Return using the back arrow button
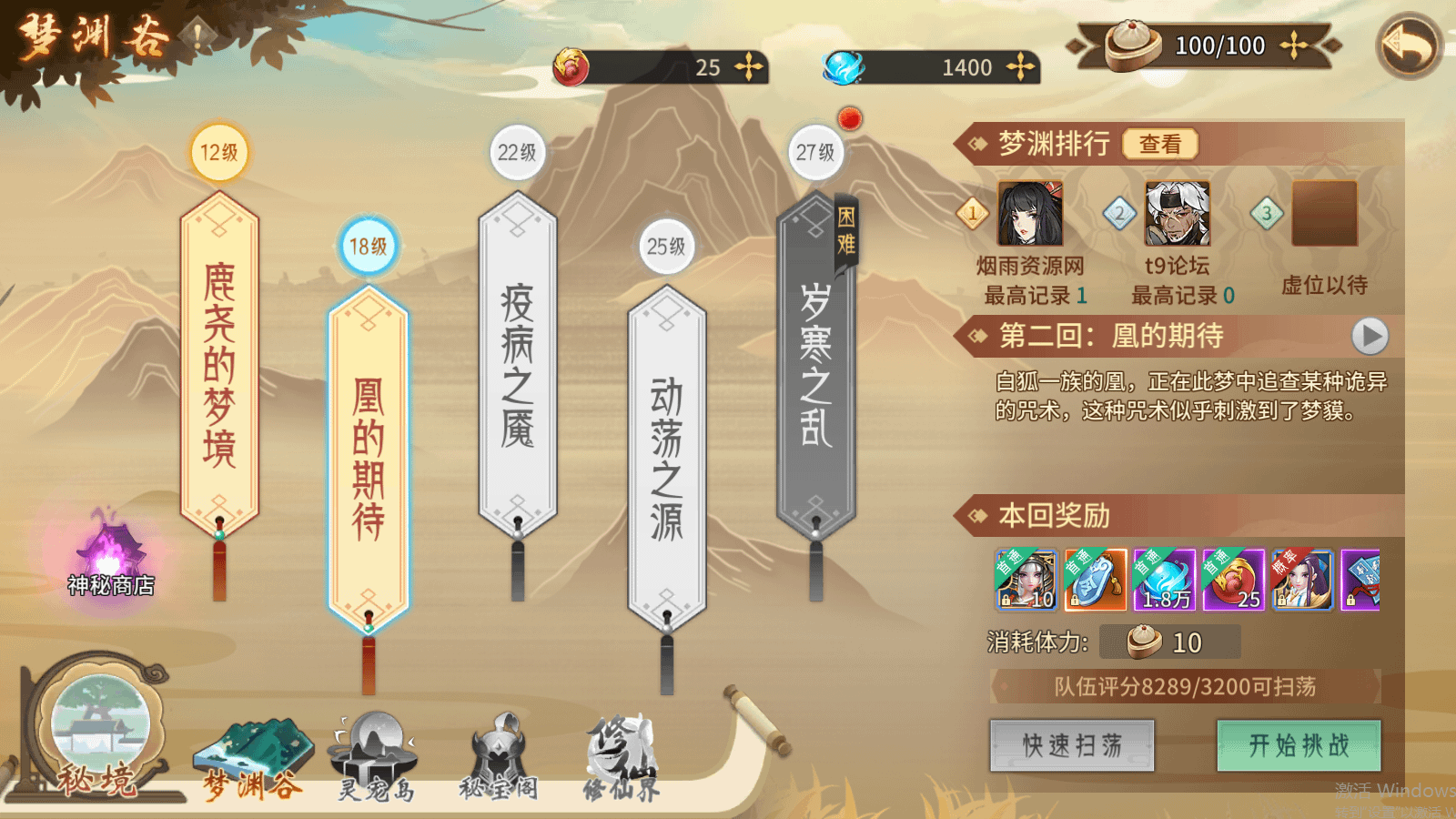The height and width of the screenshot is (819, 1456). pos(1408,45)
